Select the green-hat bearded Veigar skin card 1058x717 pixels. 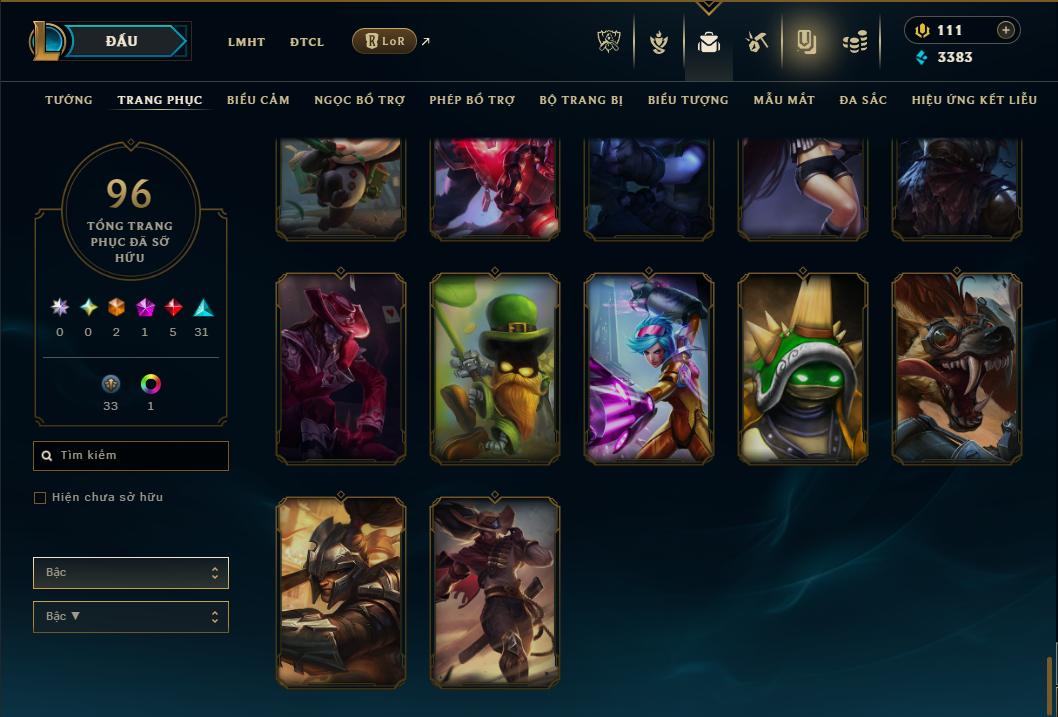pyautogui.click(x=495, y=369)
